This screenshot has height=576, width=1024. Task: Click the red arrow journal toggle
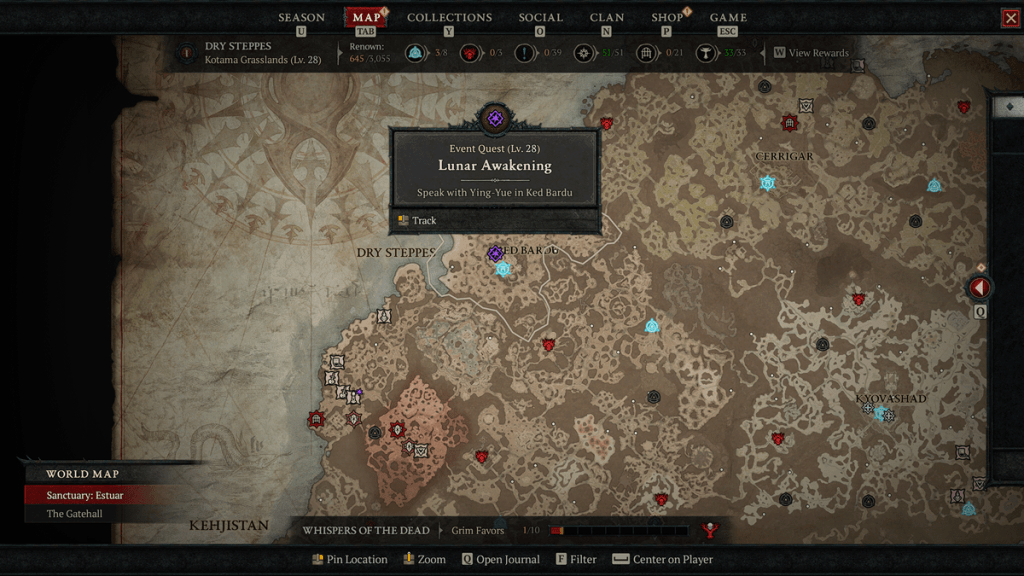[x=980, y=288]
